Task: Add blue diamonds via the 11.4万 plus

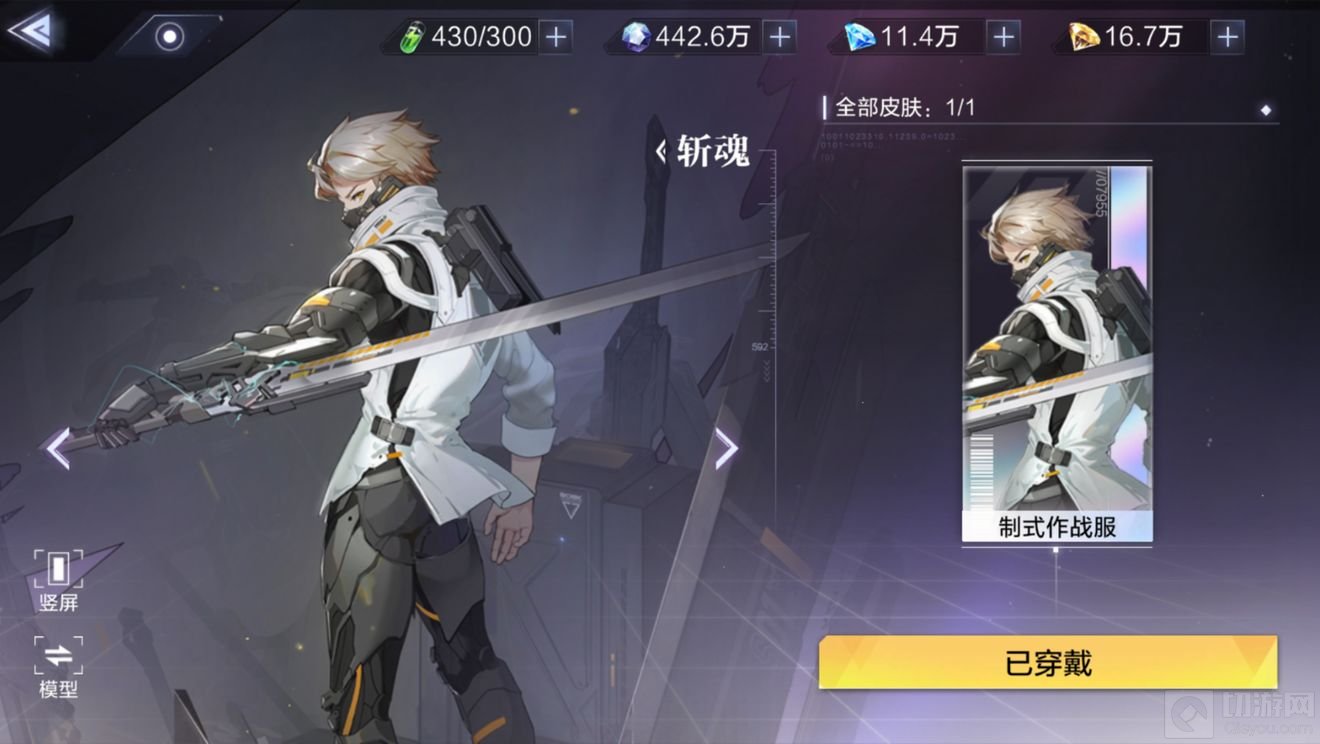Action: point(1003,38)
